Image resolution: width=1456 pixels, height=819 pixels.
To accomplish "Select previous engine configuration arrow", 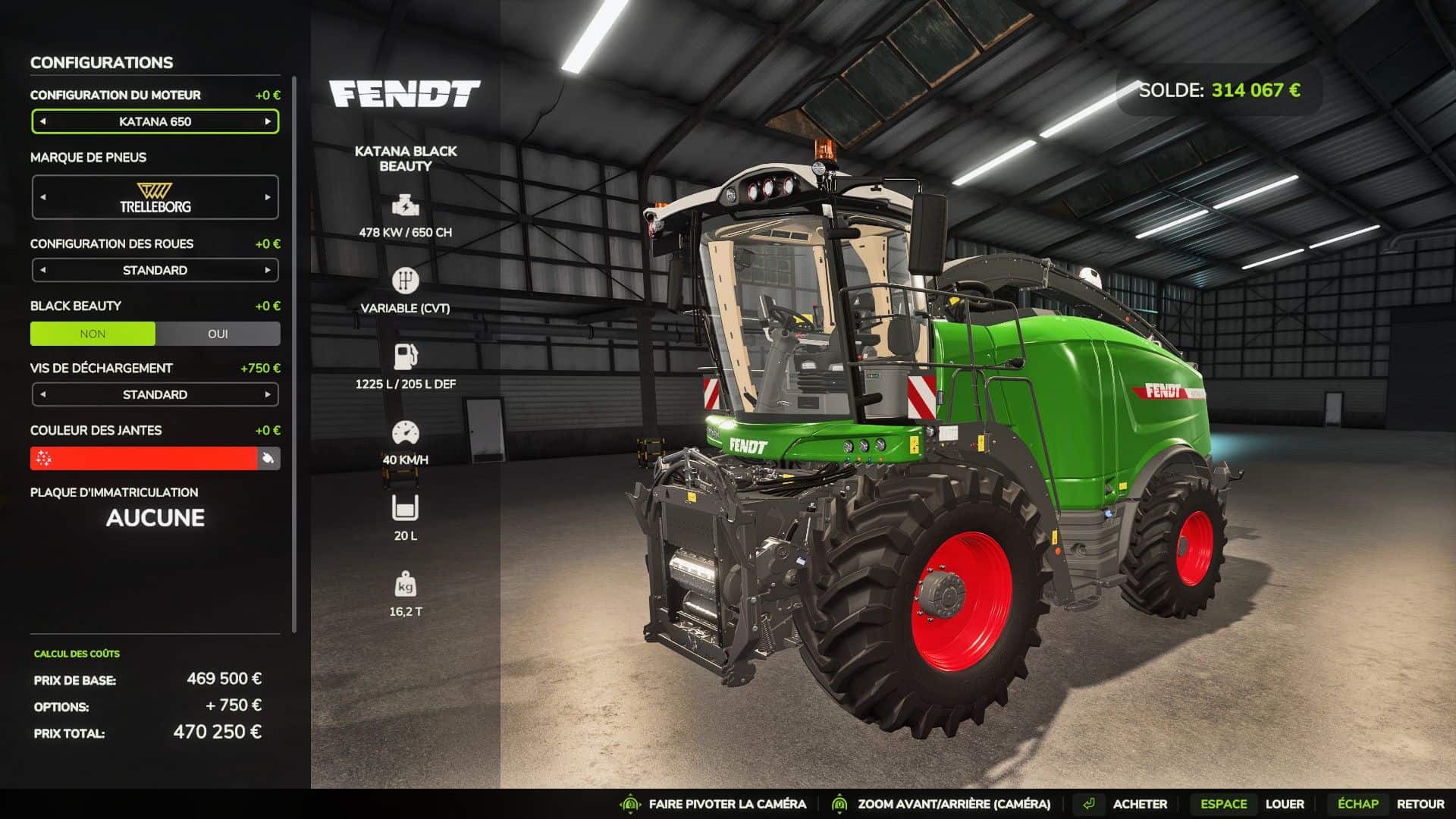I will click(43, 121).
